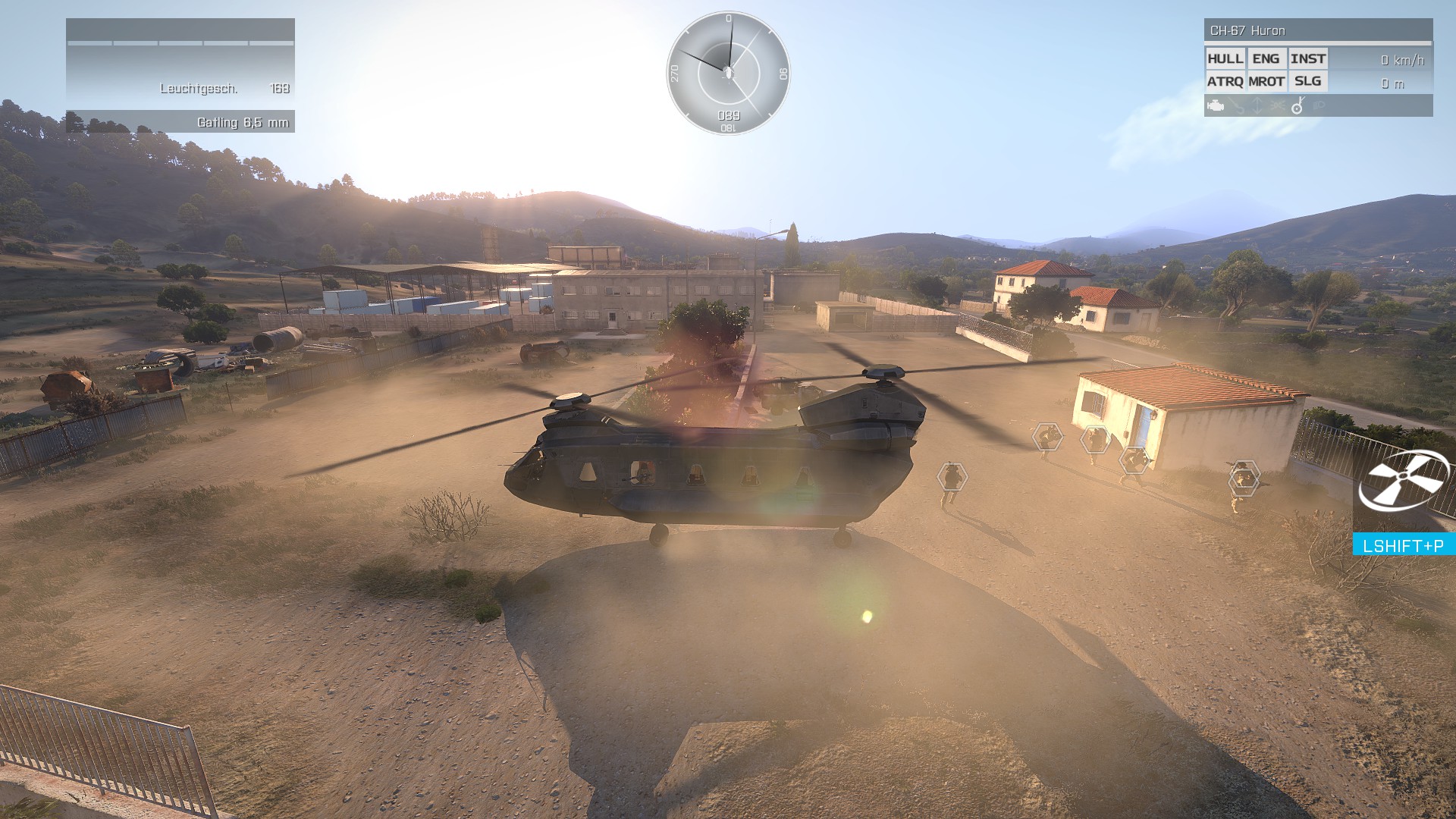Screen dimensions: 1456x819
Task: Click the HULL damage indicator
Action: coord(1225,59)
